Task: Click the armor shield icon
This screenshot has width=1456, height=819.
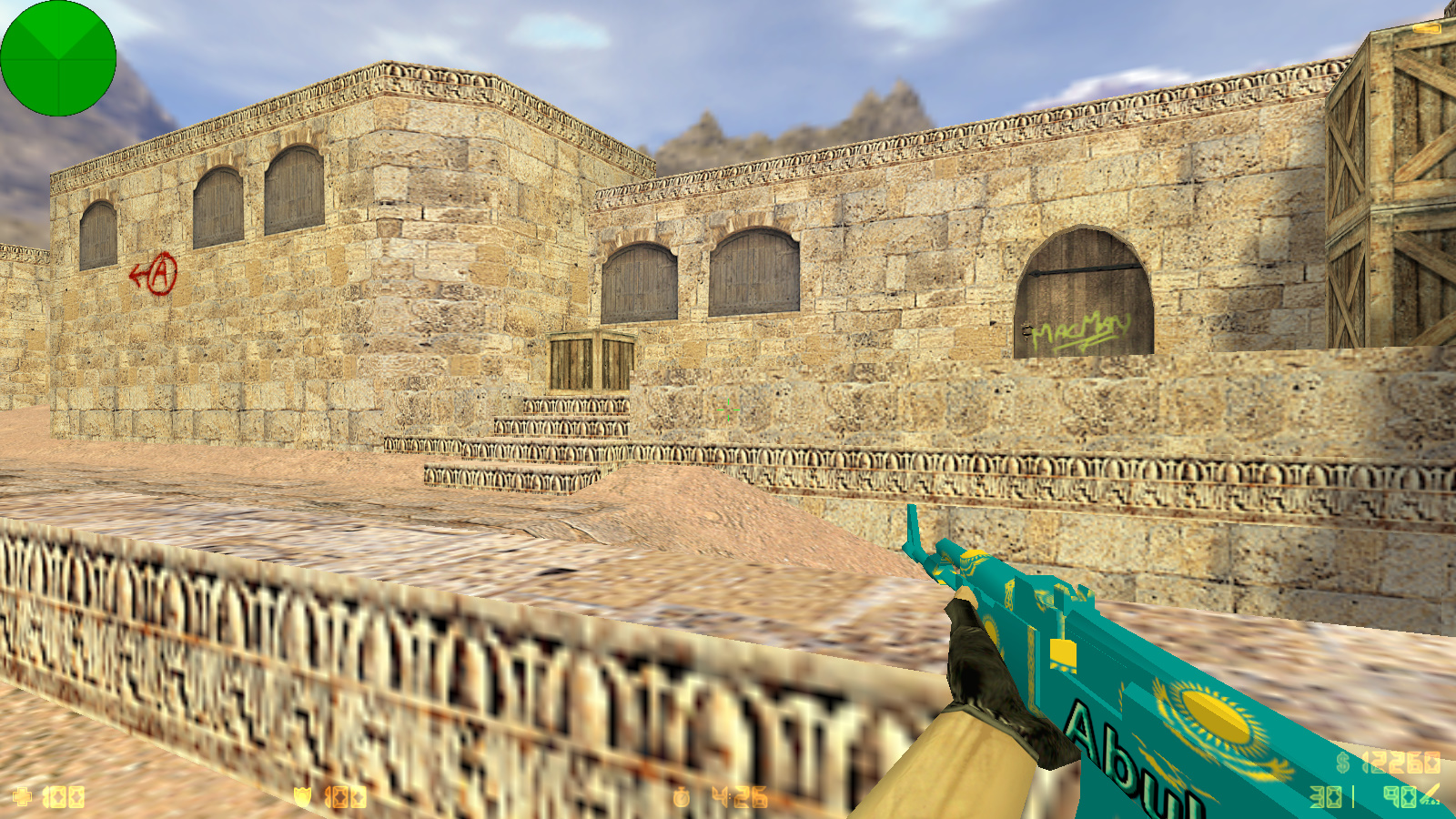Action: pyautogui.click(x=303, y=794)
